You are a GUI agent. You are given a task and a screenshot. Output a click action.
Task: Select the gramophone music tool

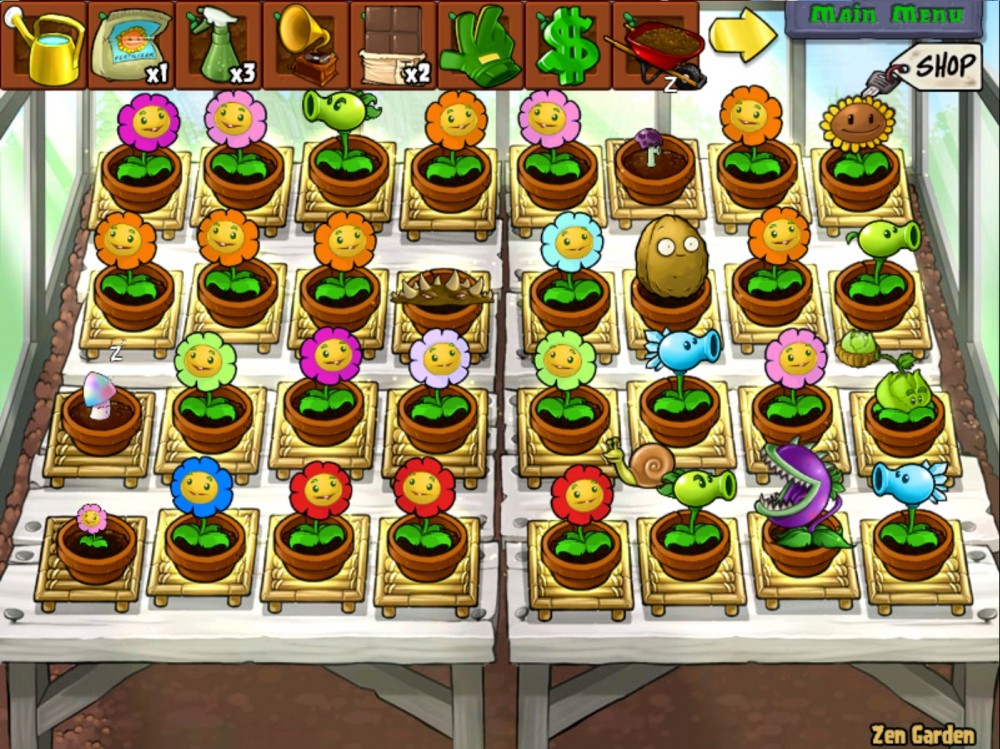(305, 45)
